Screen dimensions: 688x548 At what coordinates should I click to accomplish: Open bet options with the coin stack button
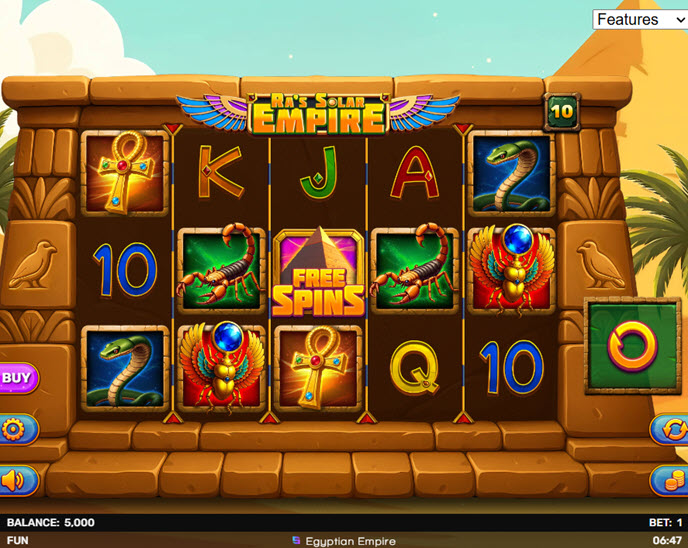[671, 480]
